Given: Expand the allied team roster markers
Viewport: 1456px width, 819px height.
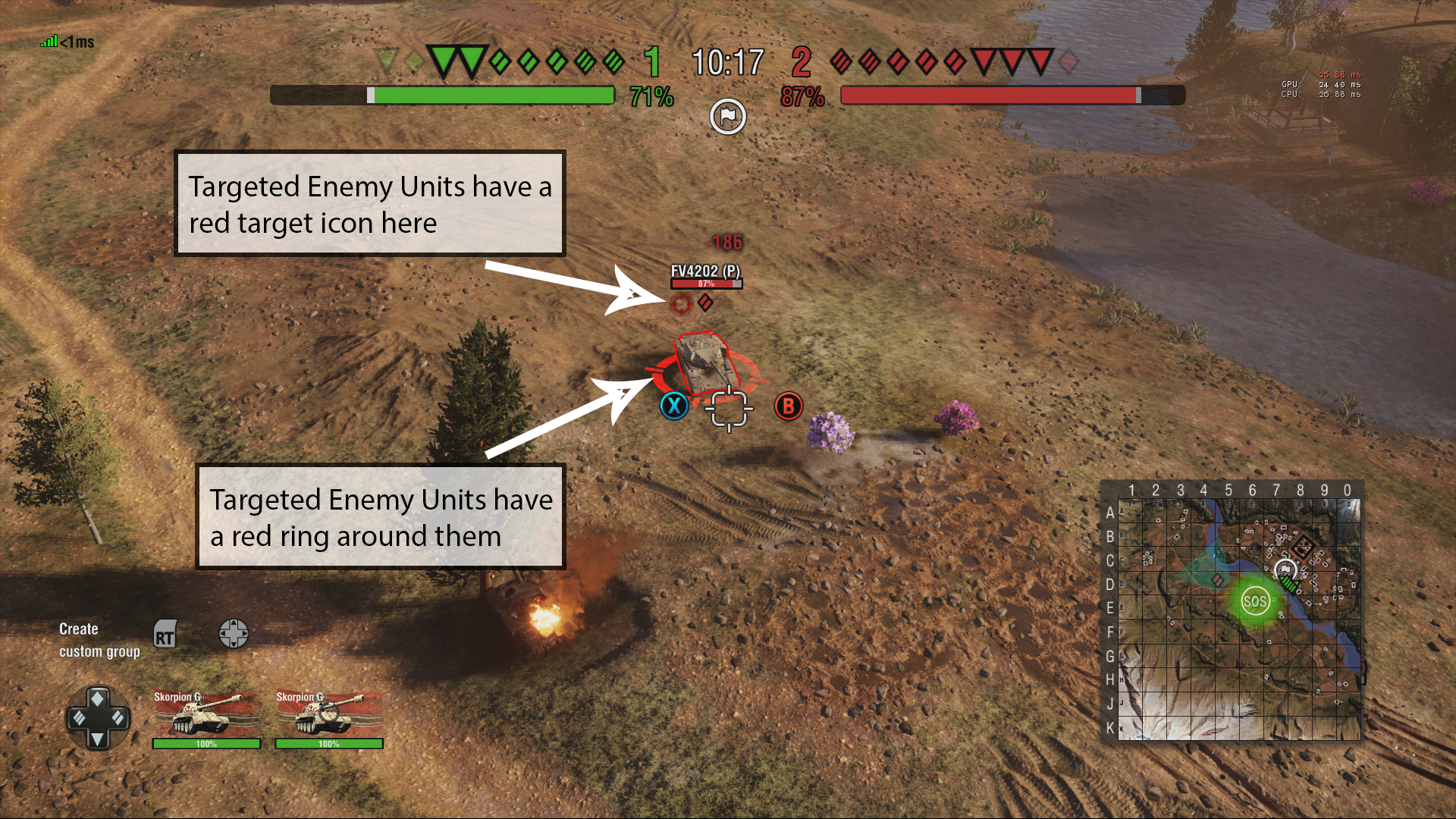Looking at the screenshot, I should (523, 61).
